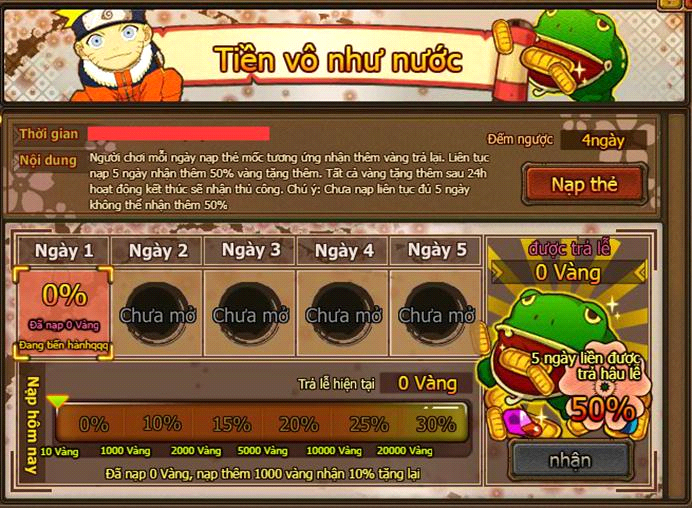The width and height of the screenshot is (692, 508).
Task: Select the locked Ngày 3 slot
Action: (250, 313)
